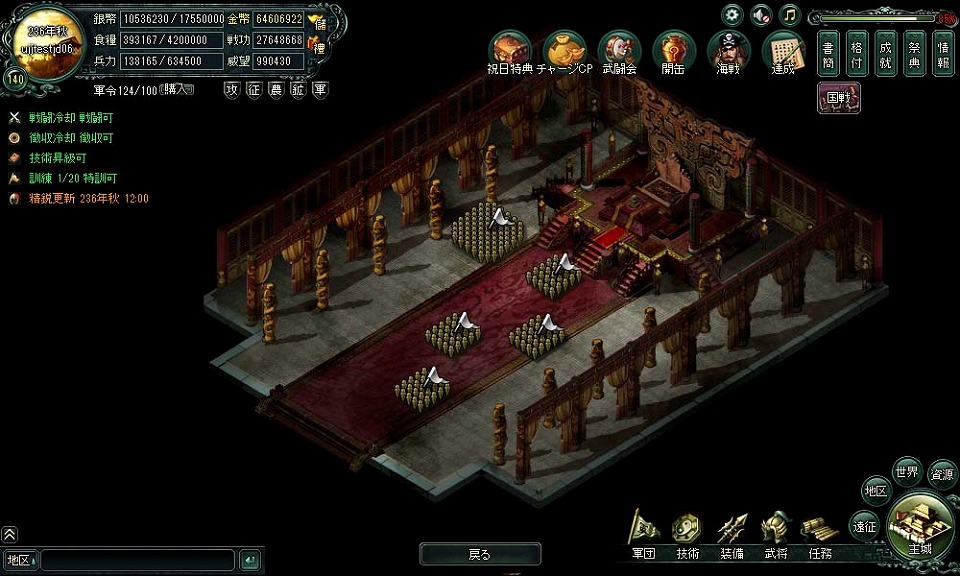
Task: Open the 祝日特典 holiday bonus chest
Action: [x=510, y=52]
